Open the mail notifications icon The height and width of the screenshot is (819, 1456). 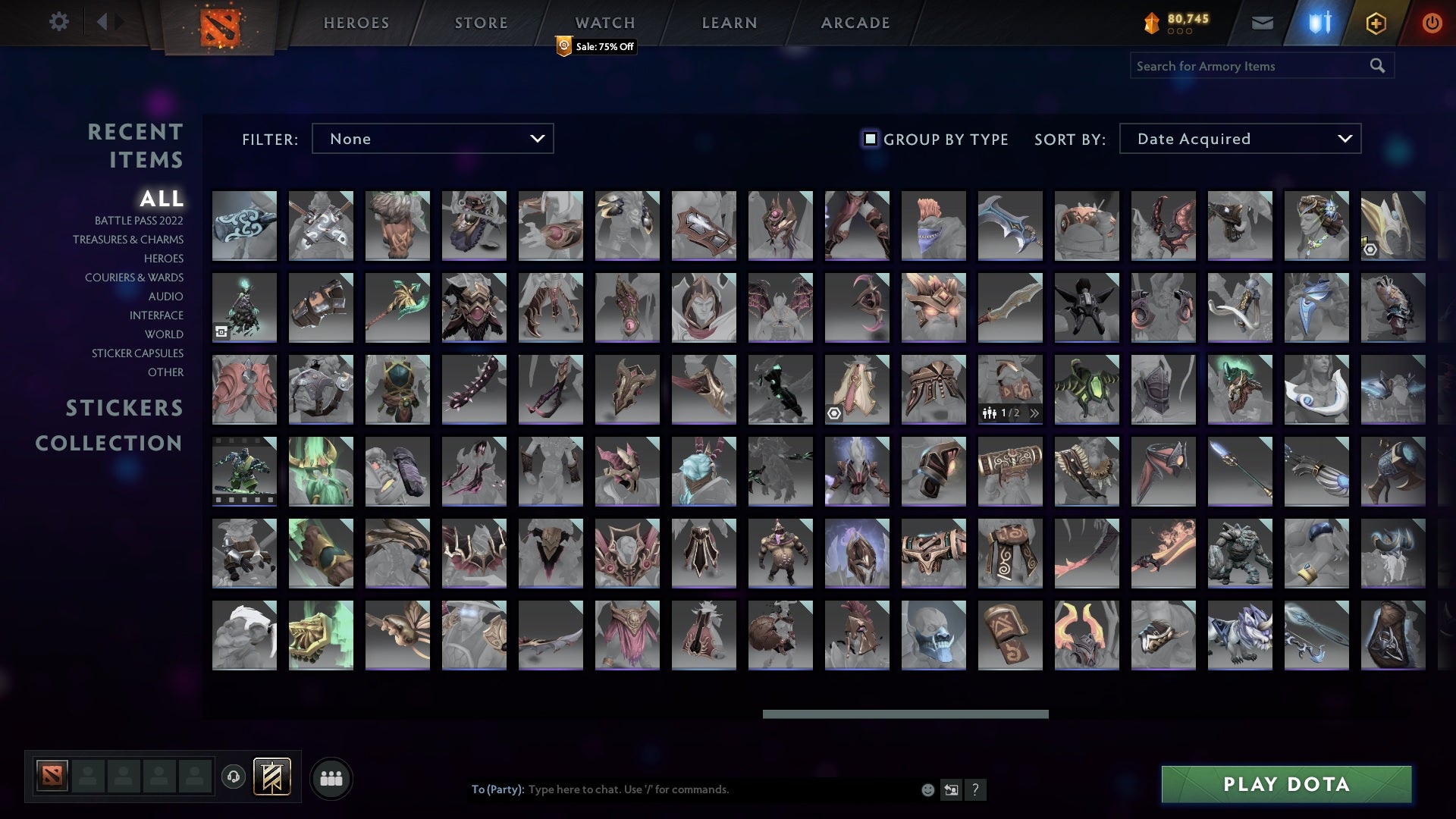coord(1263,23)
